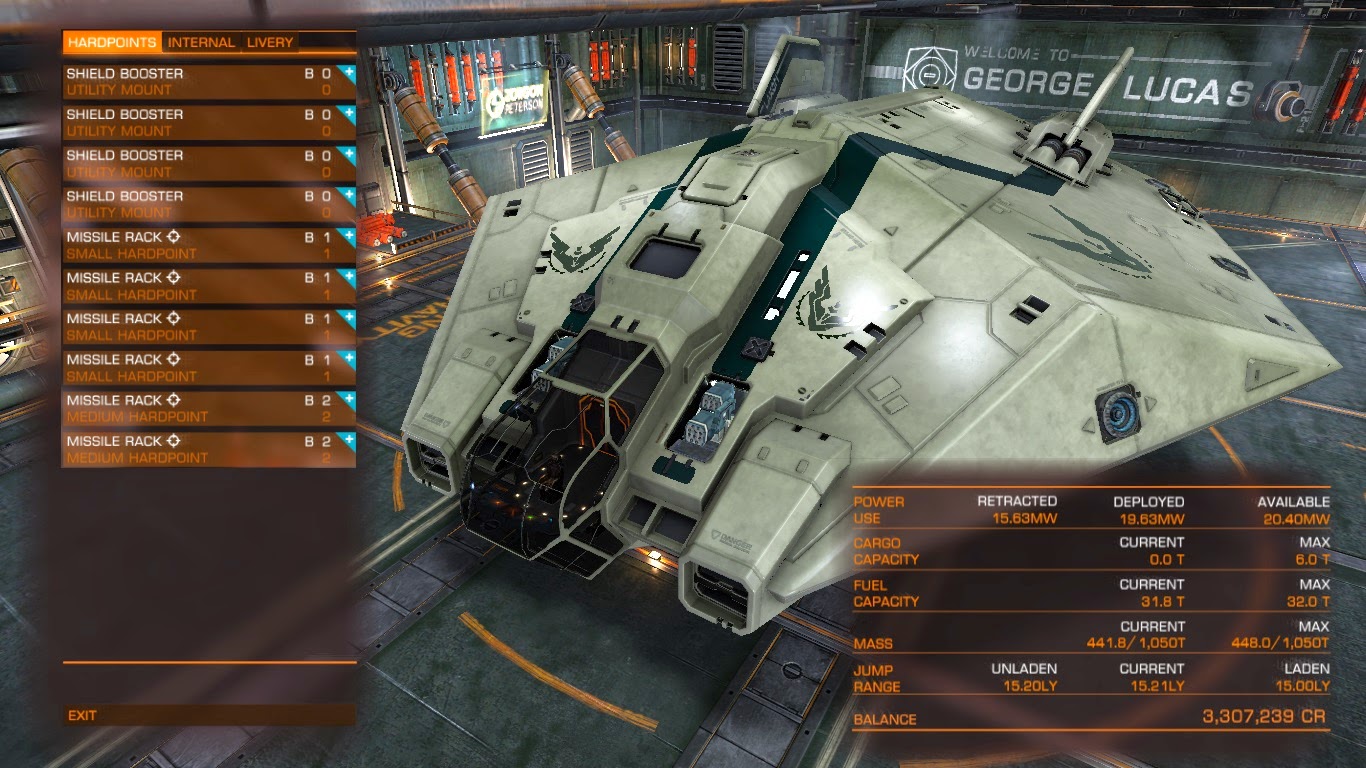Select the Hardpoints tab
Screen dimensions: 1366x768
[x=112, y=42]
